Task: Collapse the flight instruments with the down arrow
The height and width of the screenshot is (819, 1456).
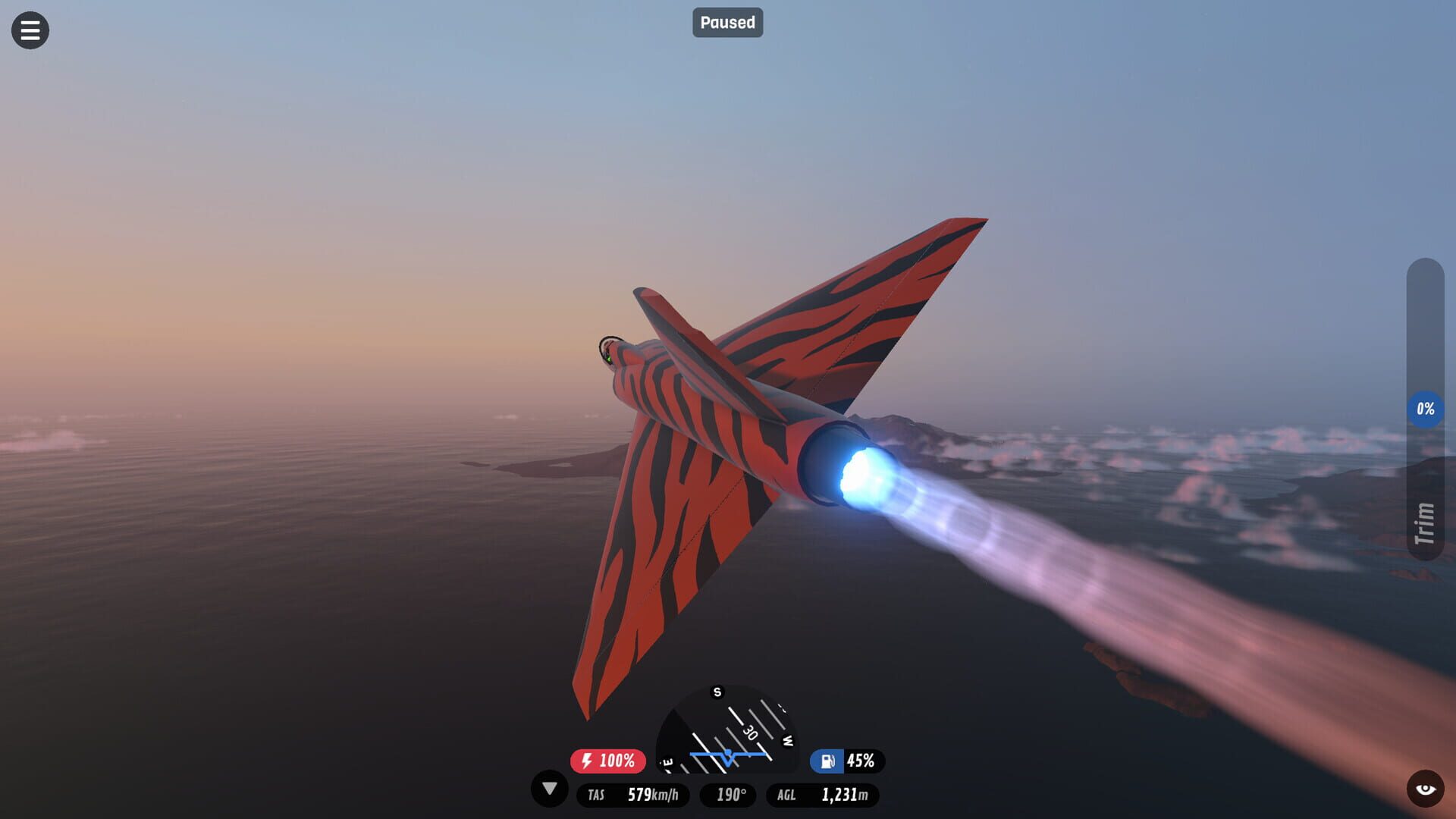Action: point(548,790)
